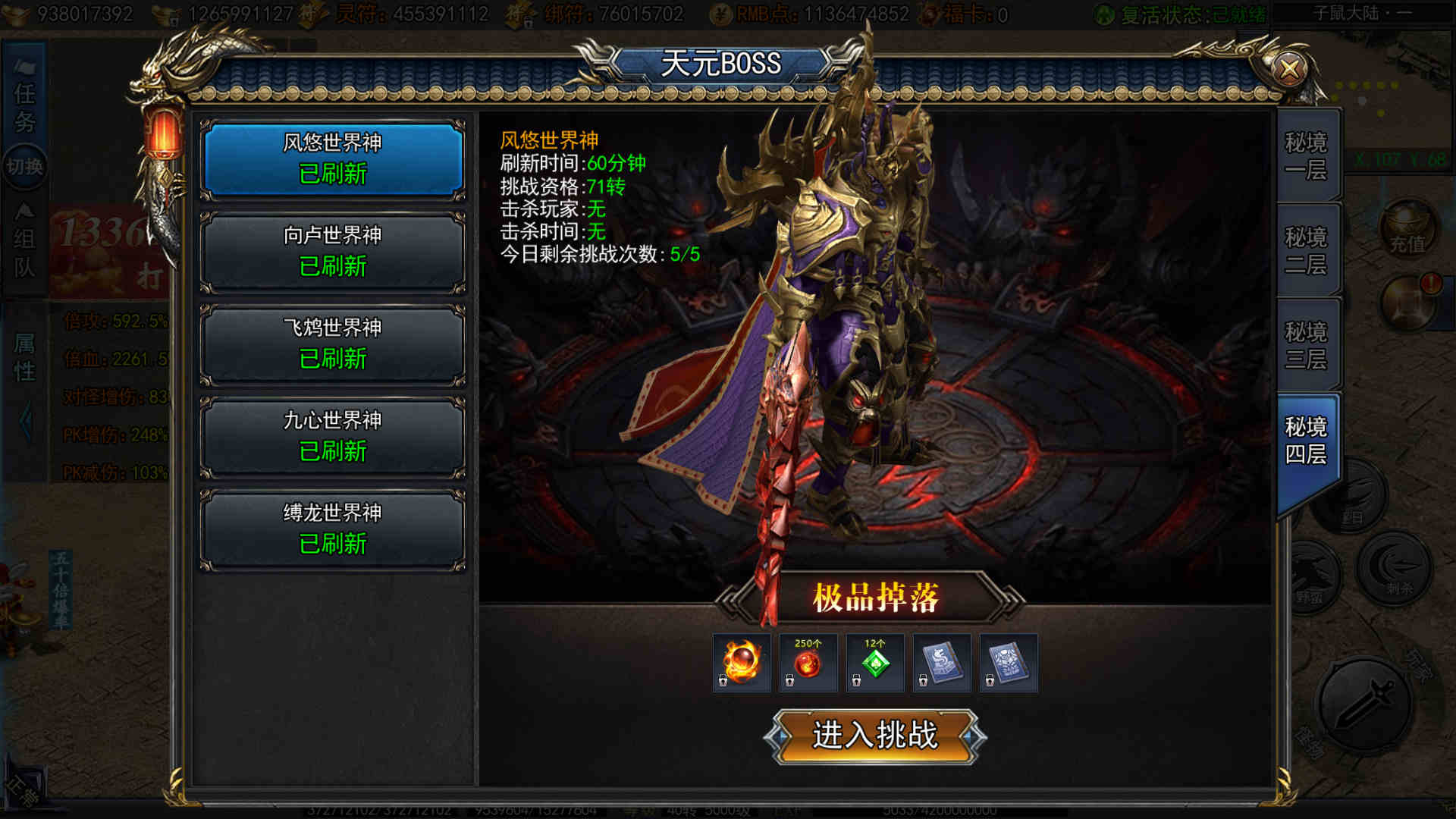Select the 飞鸩世界神 boss entry
This screenshot has width=1456, height=819.
pyautogui.click(x=332, y=344)
